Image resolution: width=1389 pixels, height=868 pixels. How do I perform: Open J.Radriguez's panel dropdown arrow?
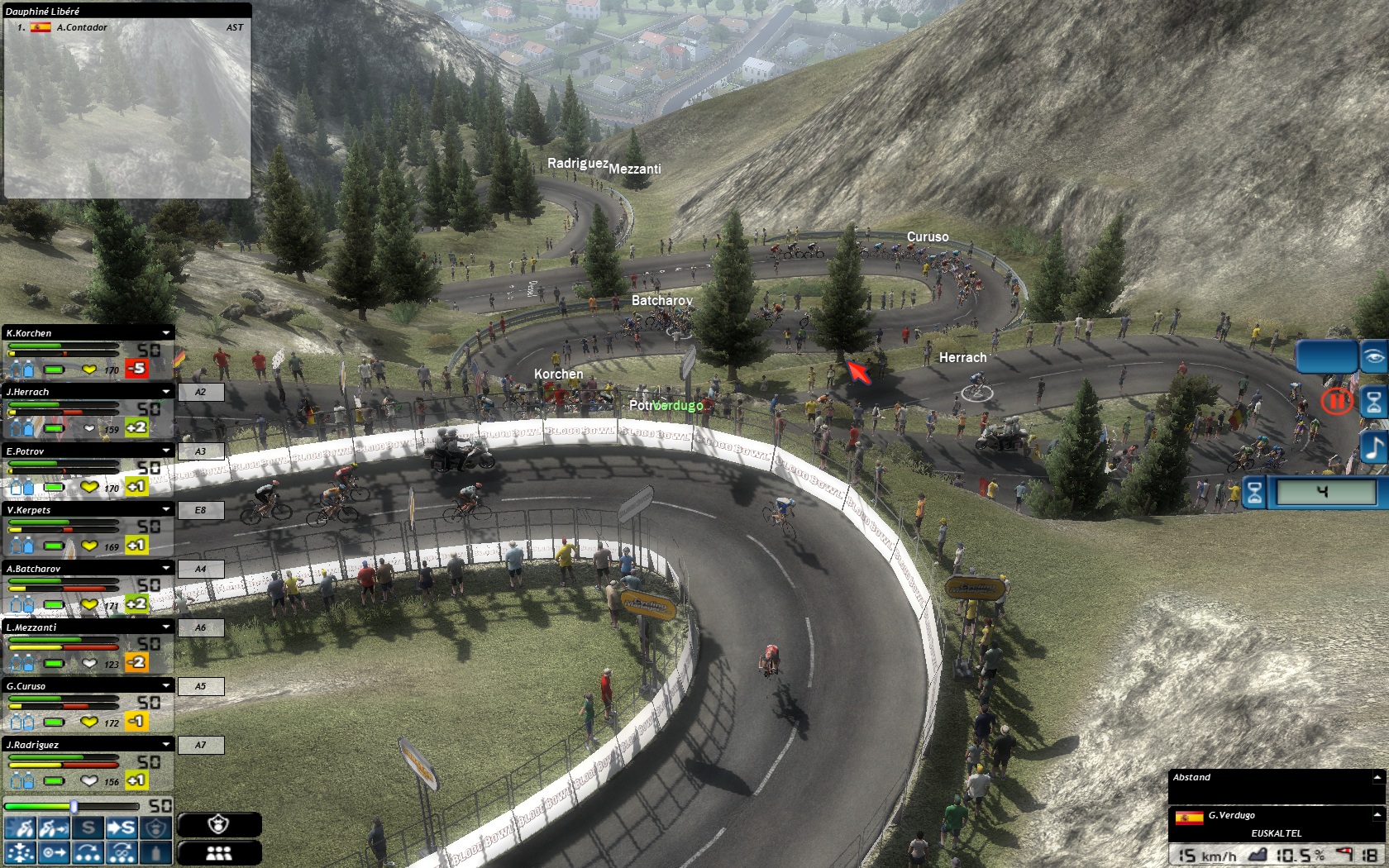click(x=166, y=745)
